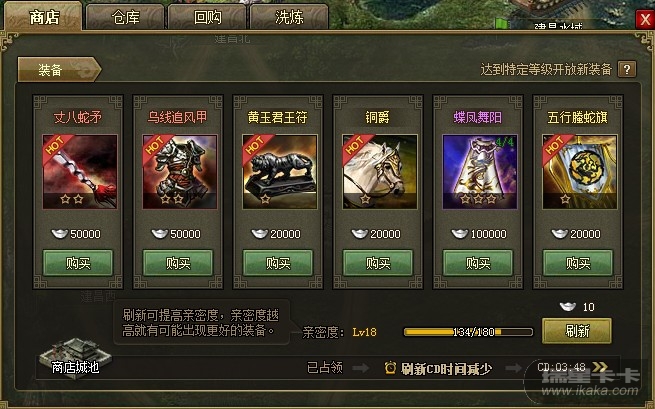Purchase the 铜爵 horse
Screen dimensions: 655x409
point(378,263)
